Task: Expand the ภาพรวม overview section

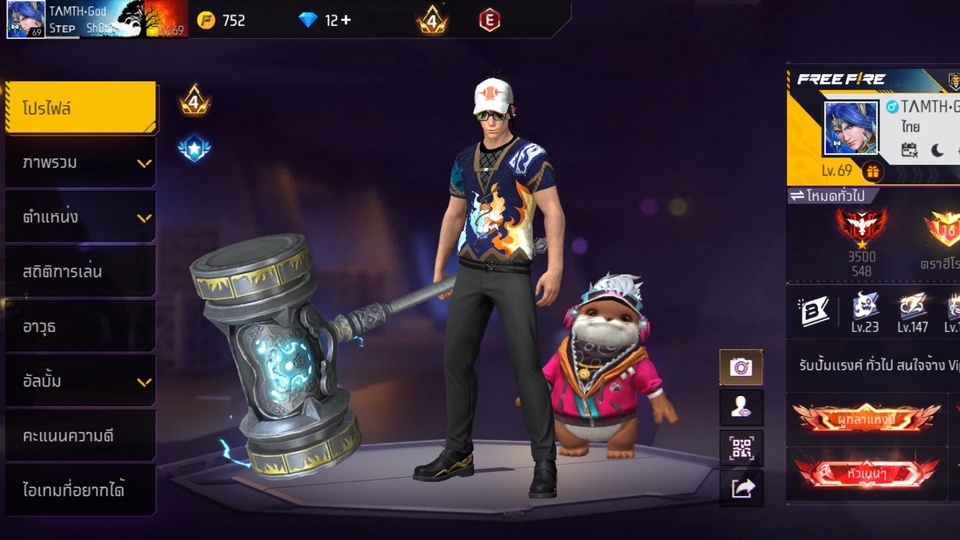Action: pyautogui.click(x=80, y=162)
